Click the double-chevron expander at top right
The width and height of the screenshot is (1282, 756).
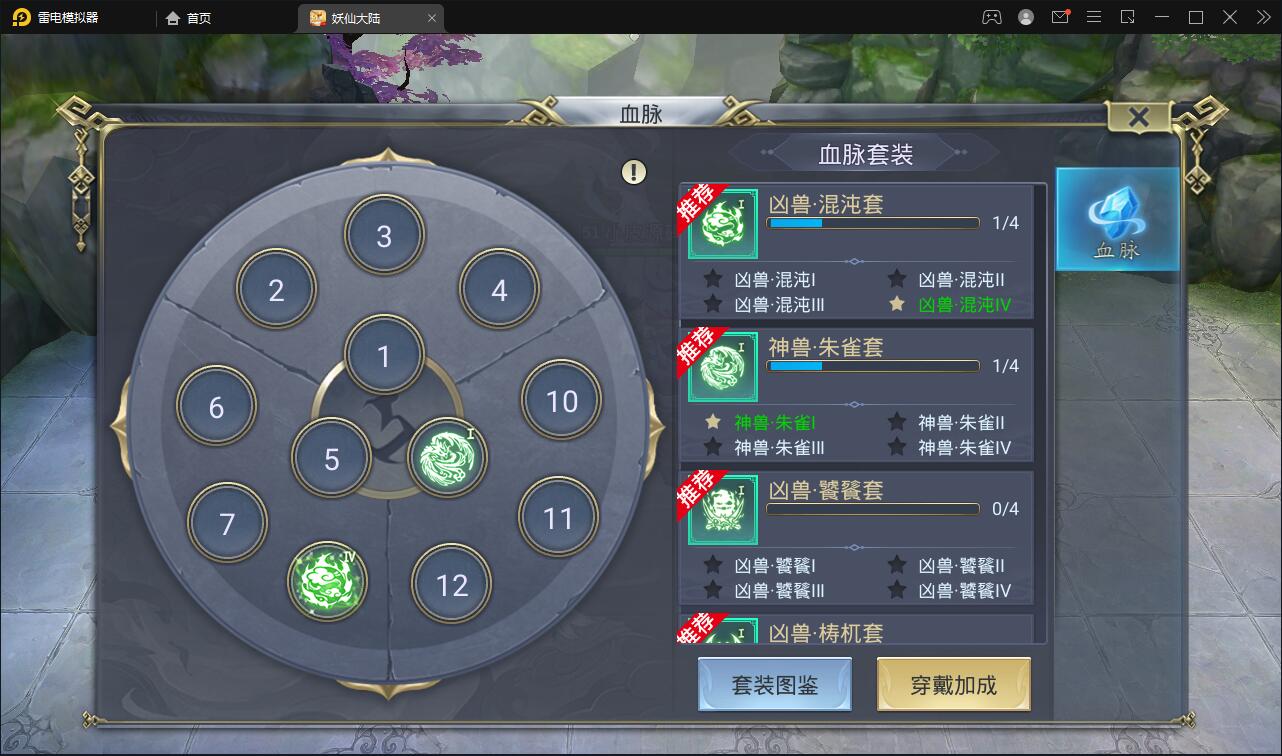pos(1262,17)
